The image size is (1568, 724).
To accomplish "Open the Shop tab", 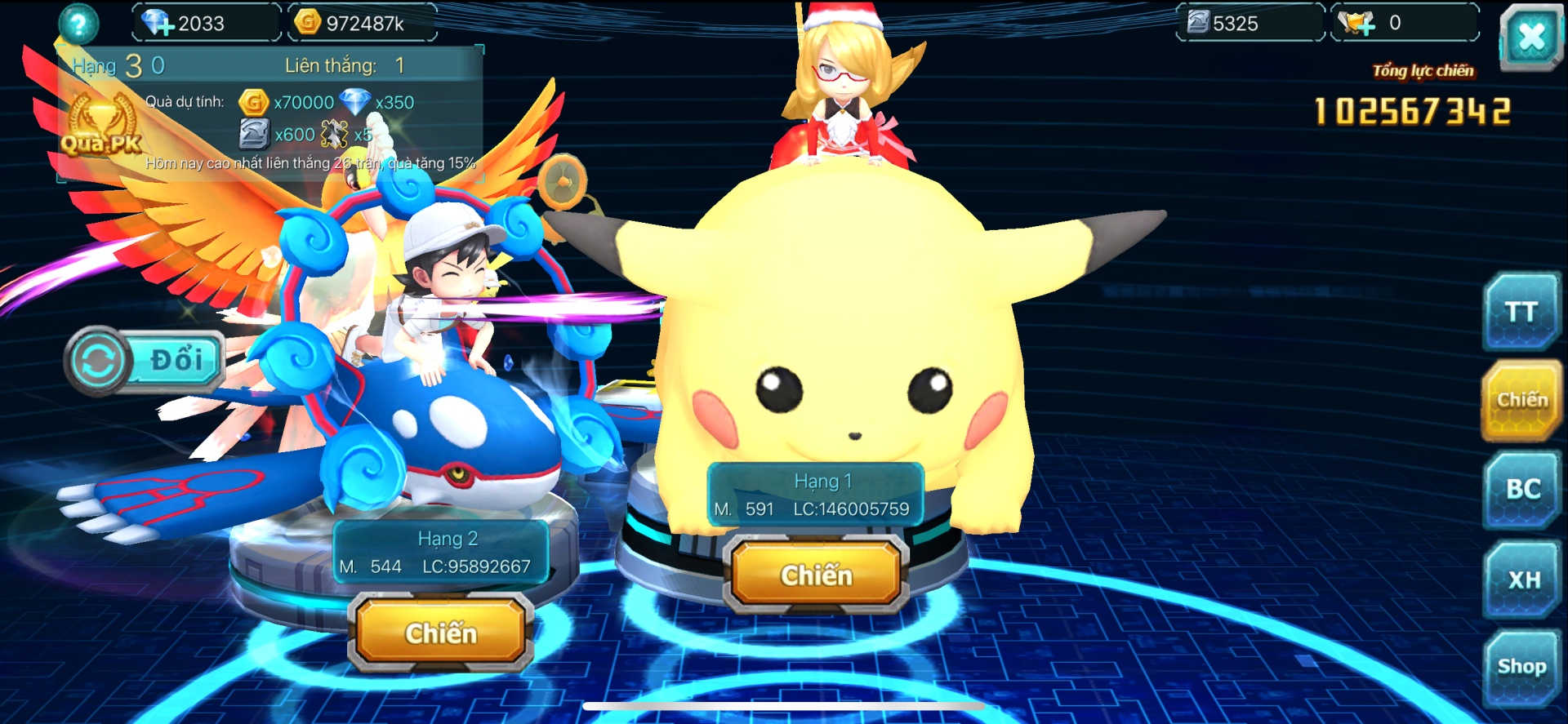I will [1521, 667].
